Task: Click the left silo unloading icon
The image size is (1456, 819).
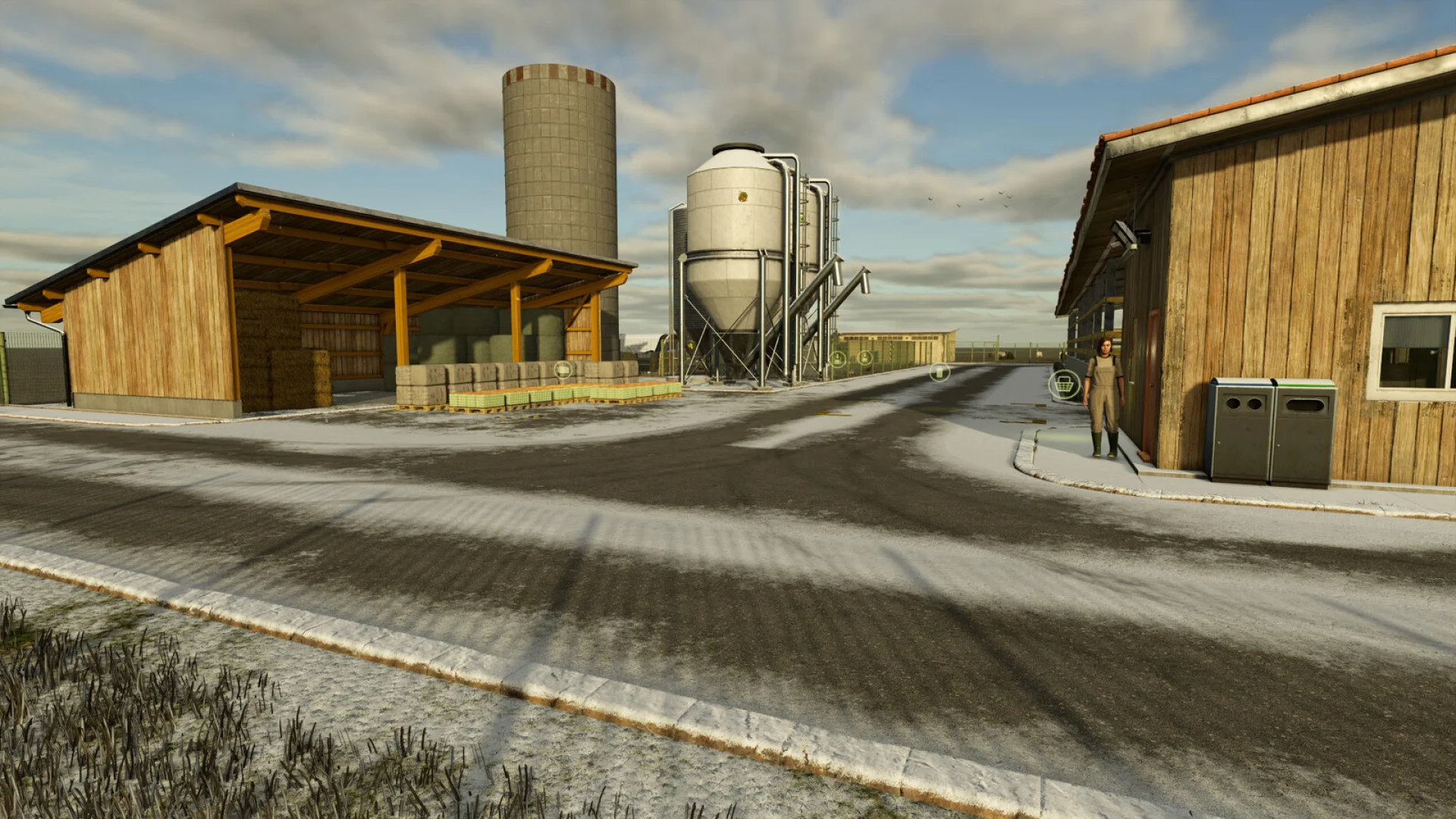Action: click(x=839, y=358)
